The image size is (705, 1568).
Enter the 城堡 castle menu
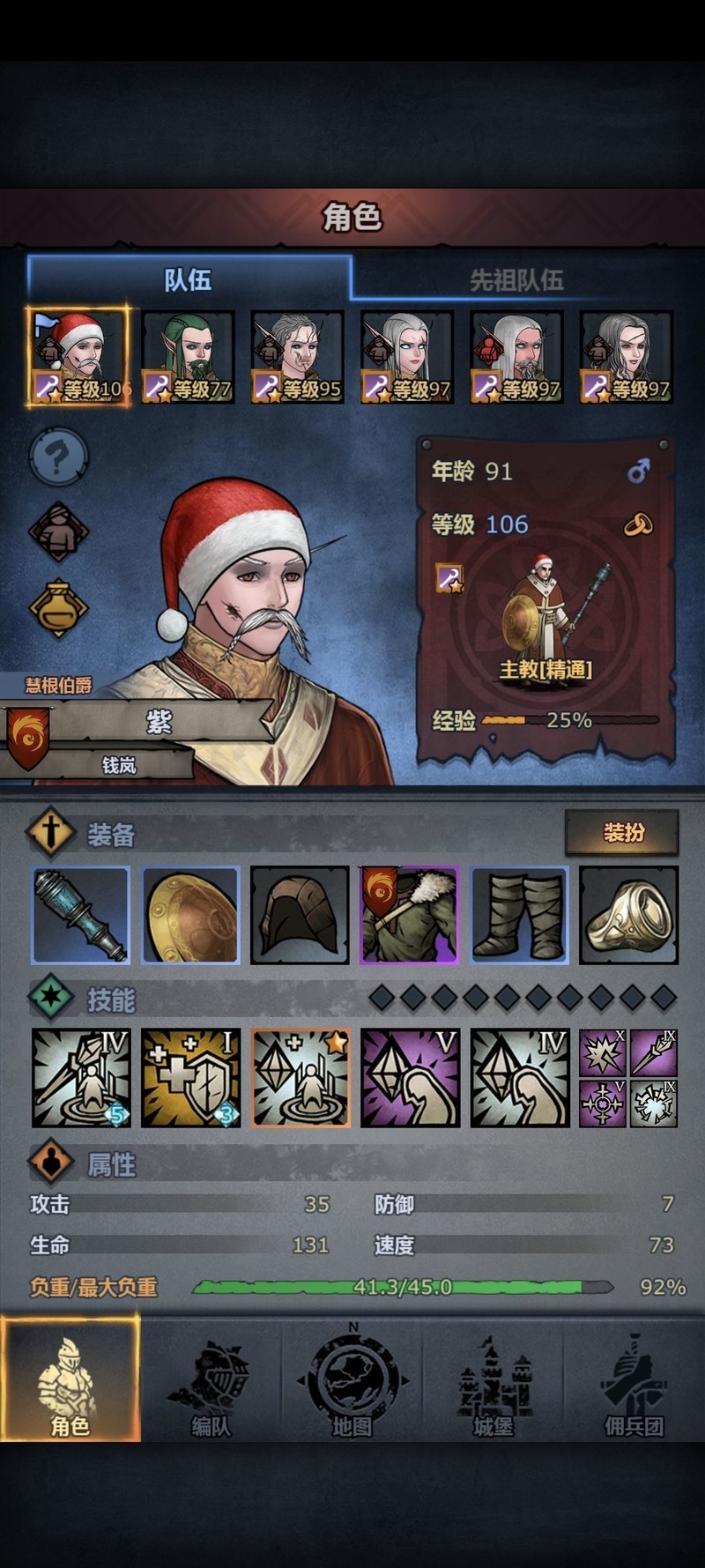493,1379
